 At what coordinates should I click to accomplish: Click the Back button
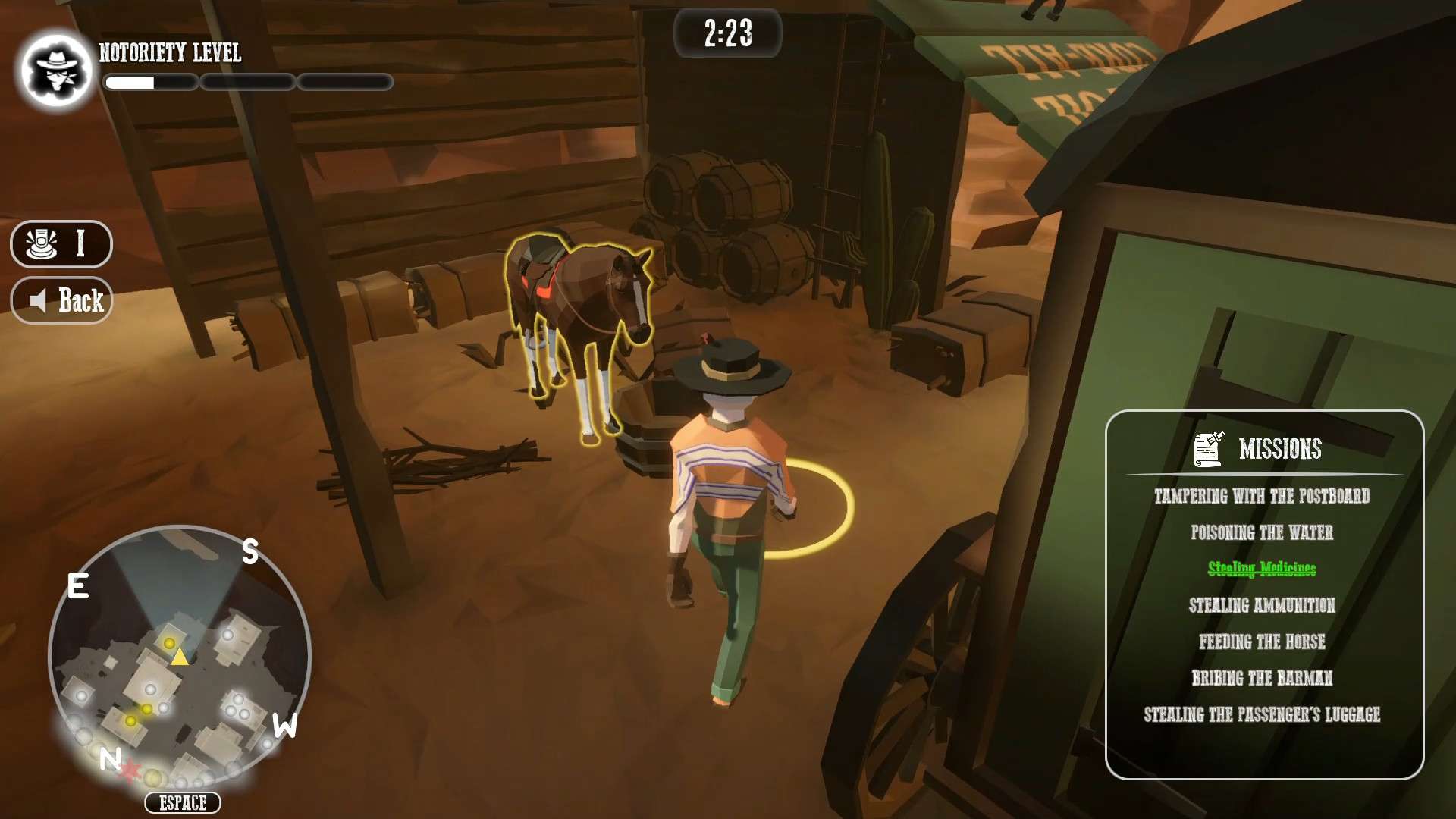click(61, 301)
